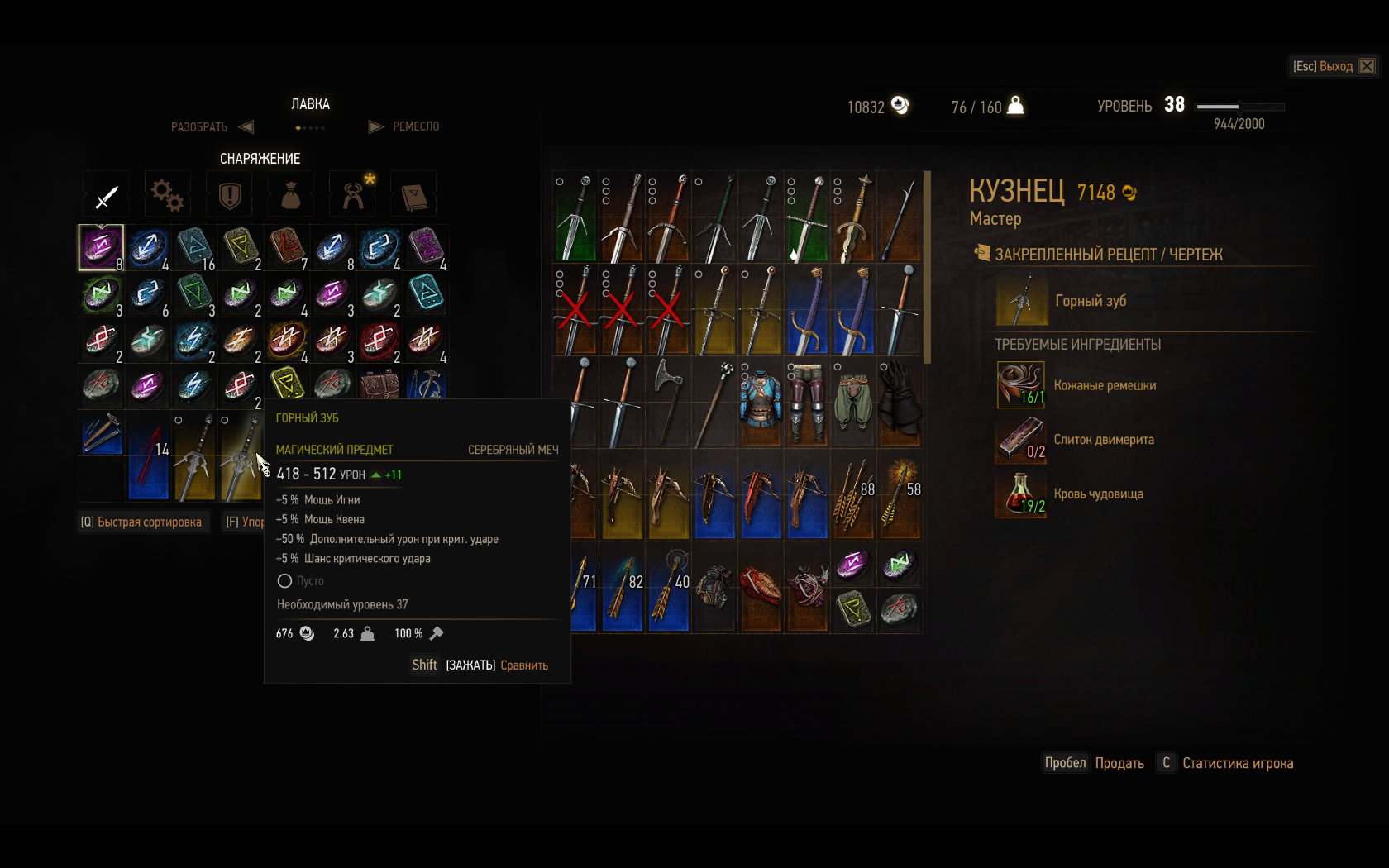The image size is (1389, 868).
Task: Select the book category filter
Action: coord(413,196)
